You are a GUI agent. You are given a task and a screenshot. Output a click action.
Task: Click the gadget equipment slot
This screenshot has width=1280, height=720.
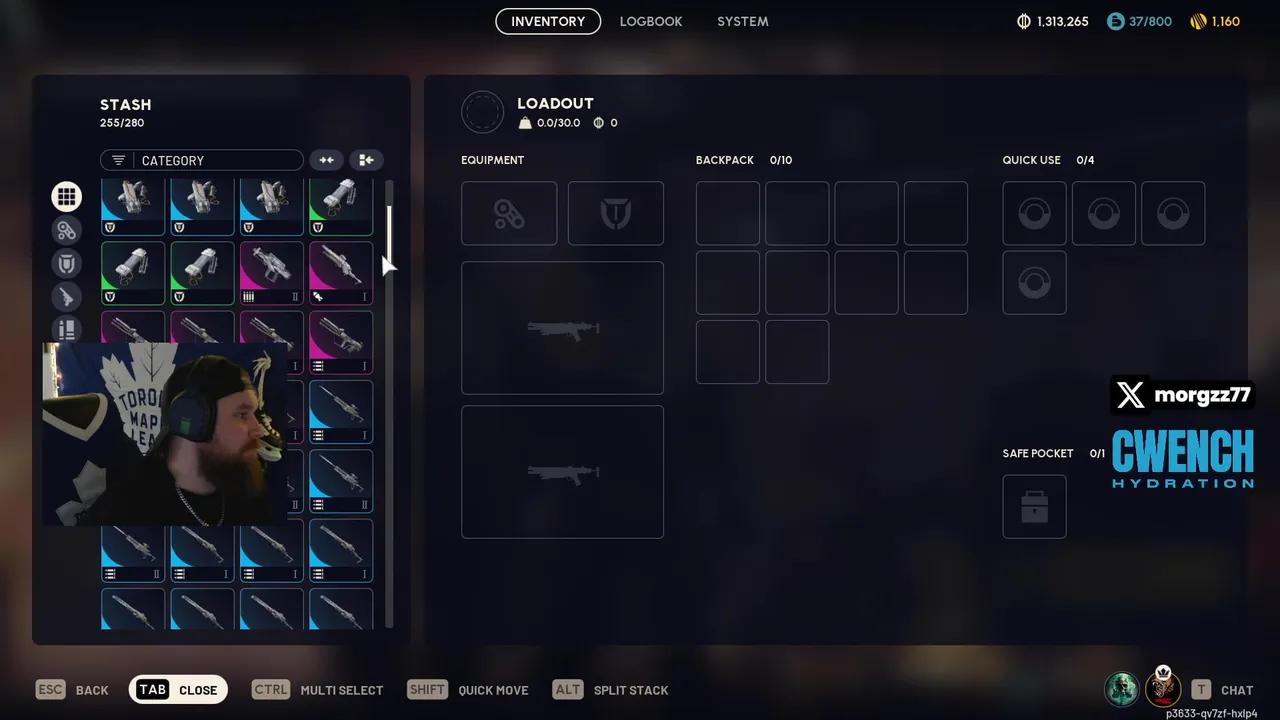[508, 213]
